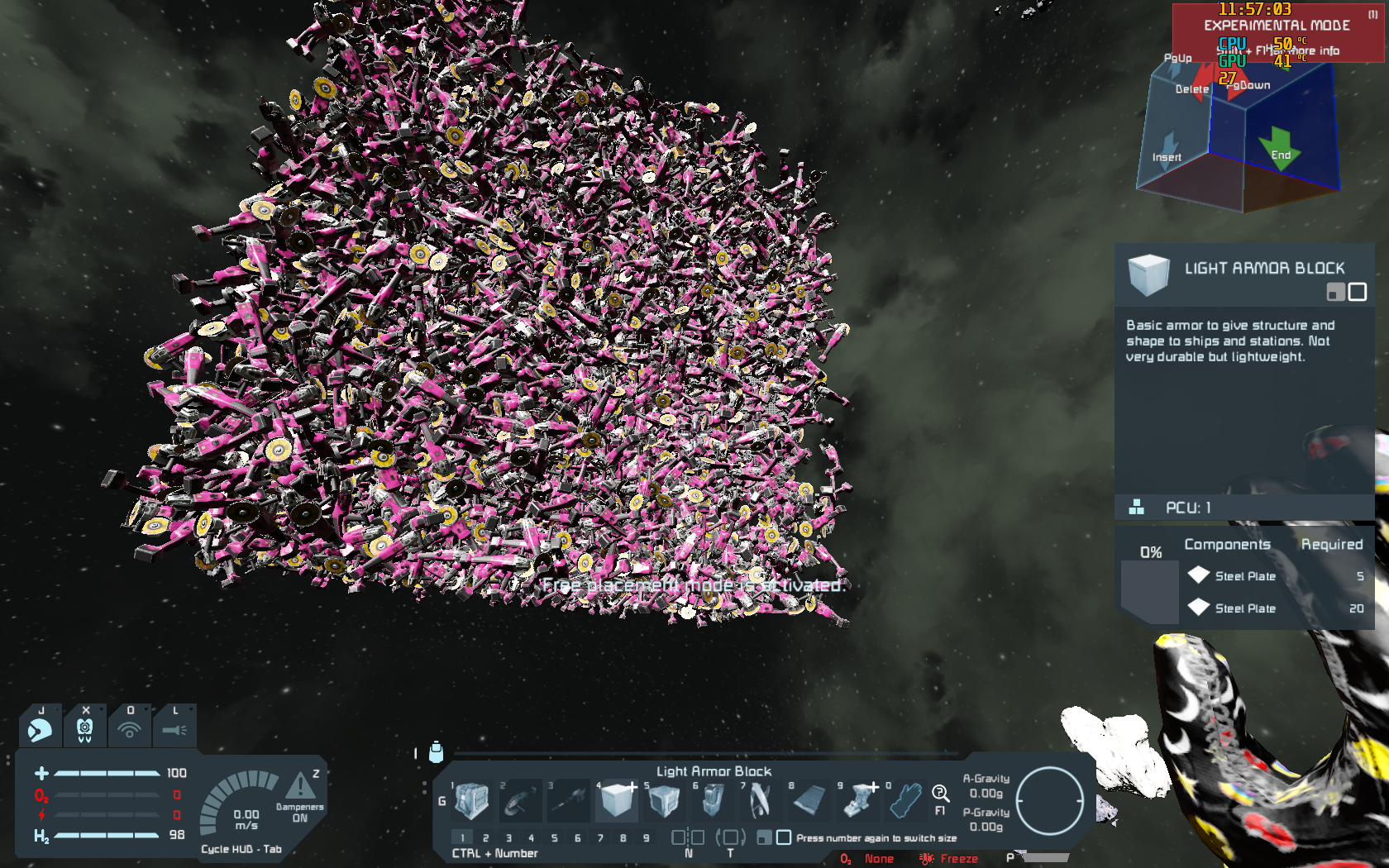
Task: Choose the curved blade item slot
Action: click(760, 800)
